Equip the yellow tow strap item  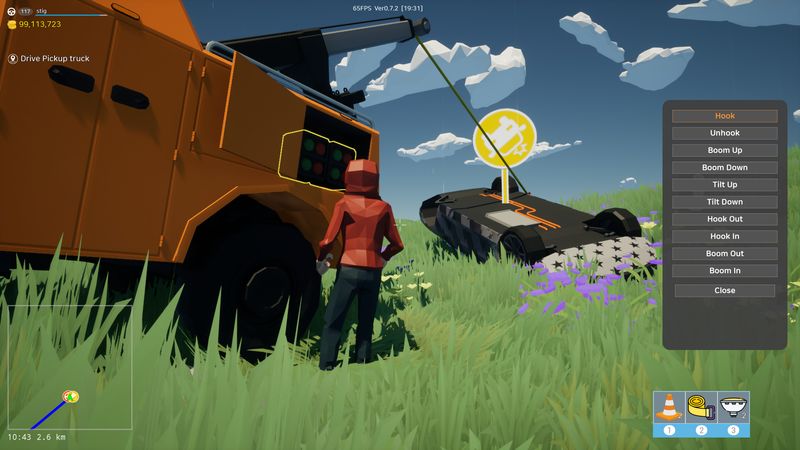(x=701, y=408)
